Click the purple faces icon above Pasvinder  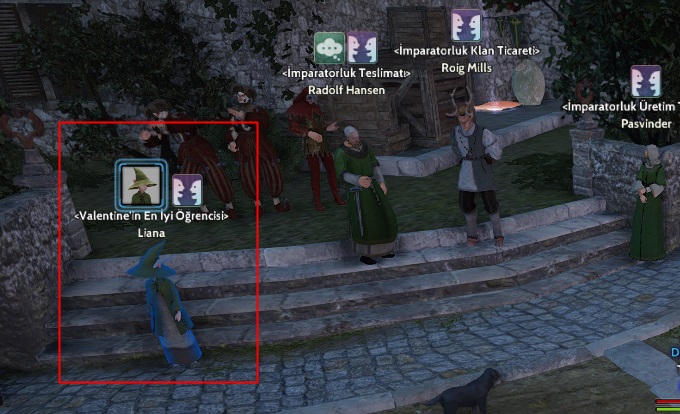click(x=646, y=81)
